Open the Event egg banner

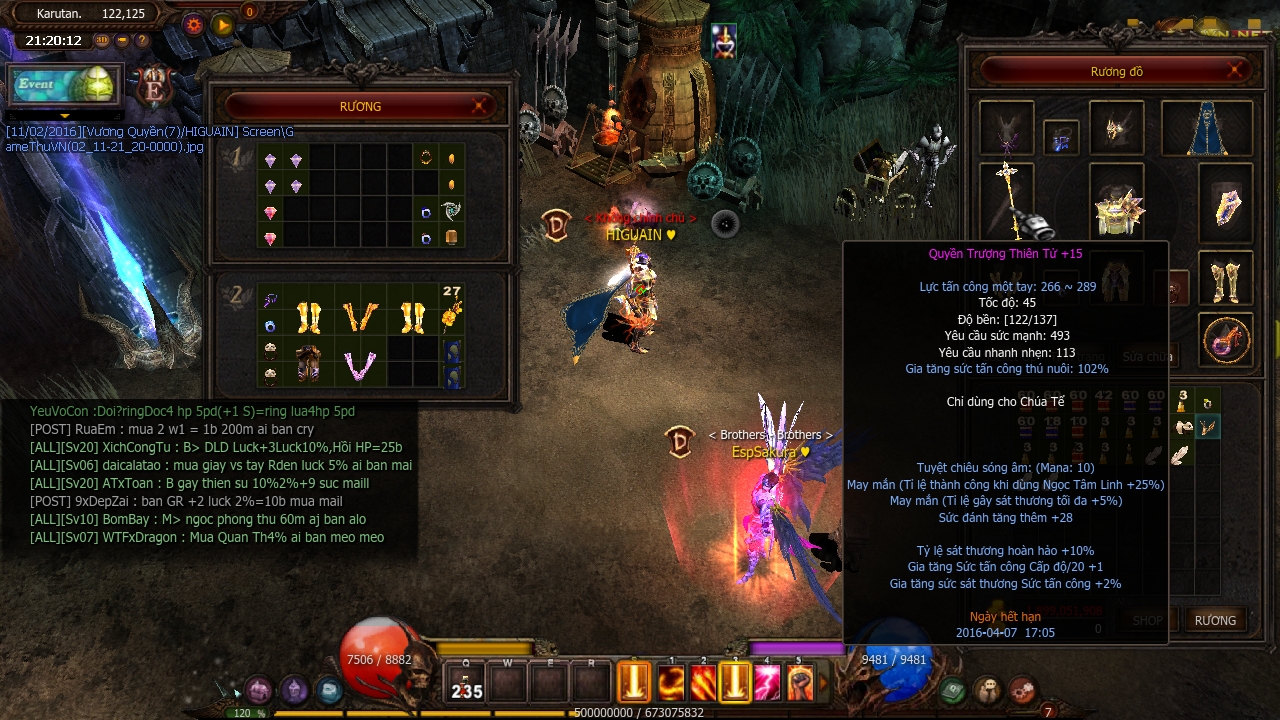coord(64,85)
